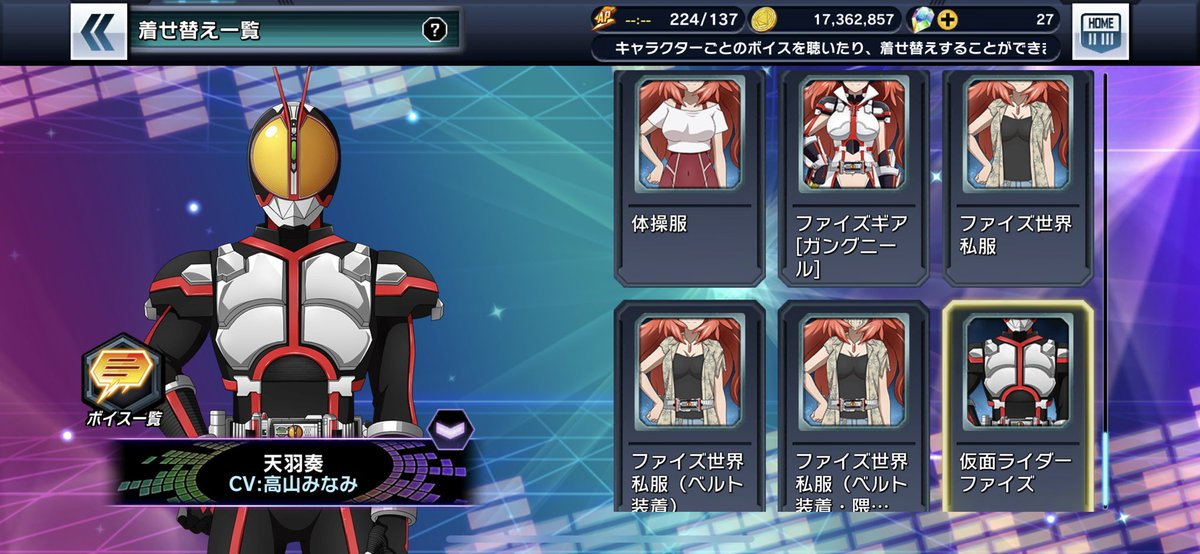Select the 体操服 costume
The height and width of the screenshot is (554, 1200).
(688, 174)
